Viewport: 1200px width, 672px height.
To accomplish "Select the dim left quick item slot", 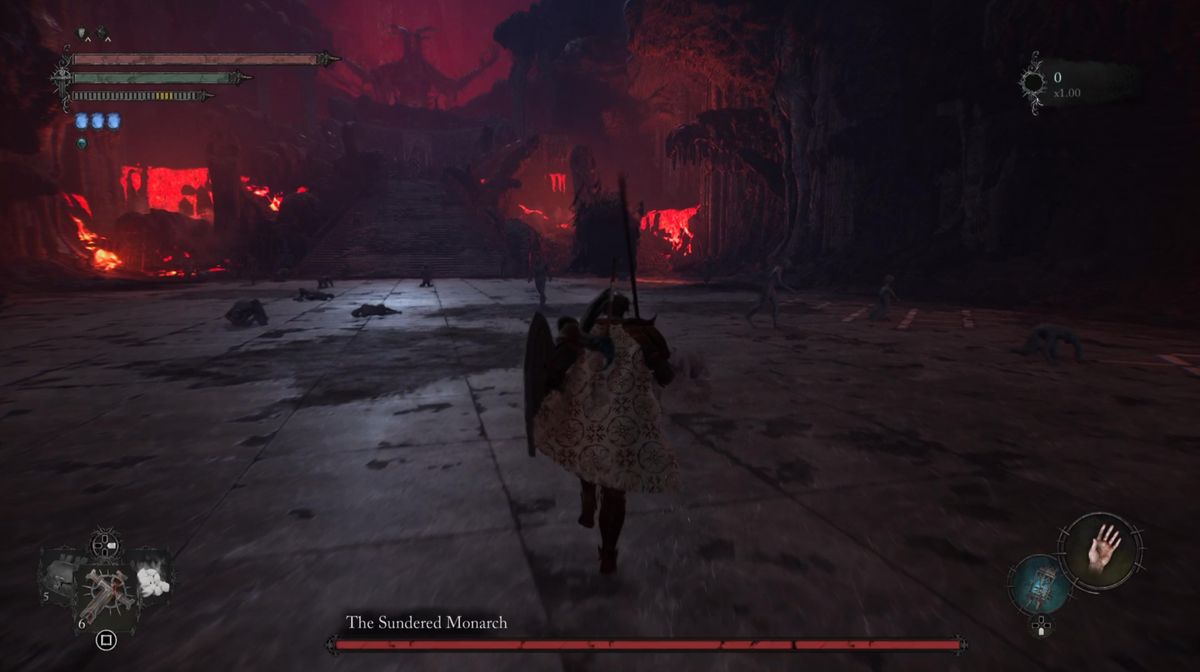I will click(58, 576).
